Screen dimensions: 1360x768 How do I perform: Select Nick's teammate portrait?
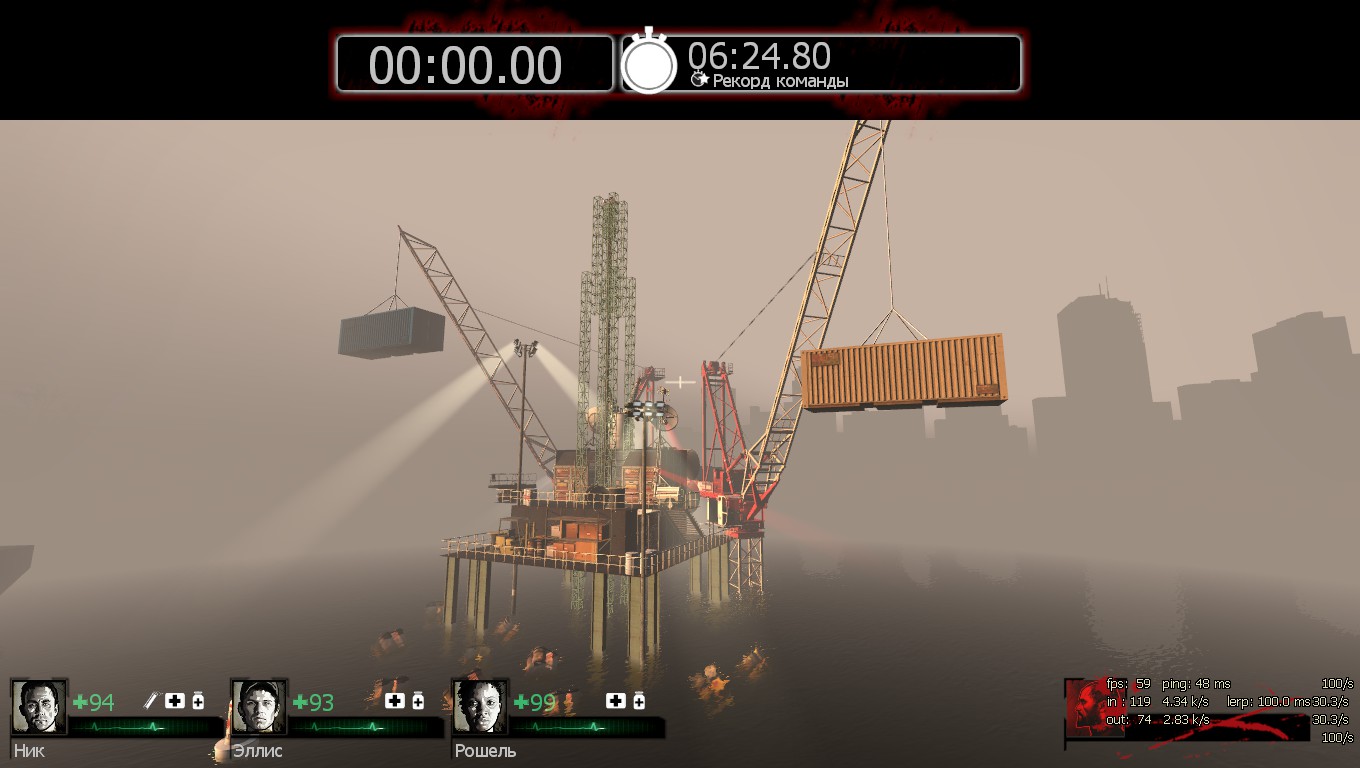click(x=39, y=707)
